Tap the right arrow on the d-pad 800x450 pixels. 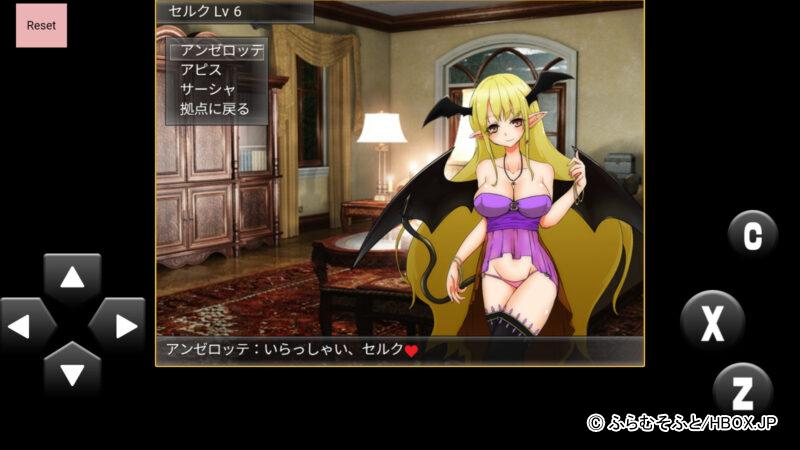point(118,326)
